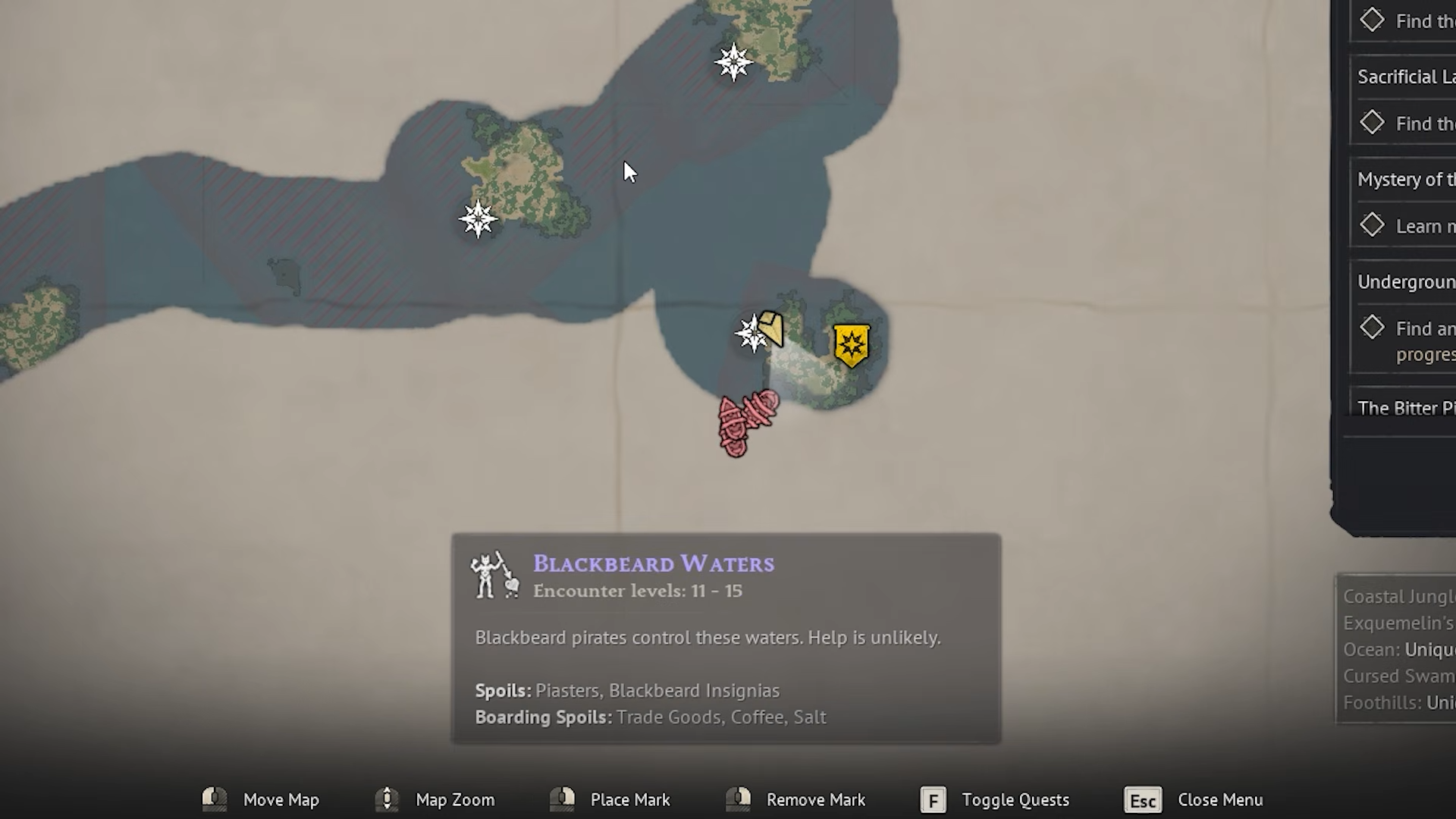Select the Mystery quest in the quest list
1456x819 pixels.
click(1405, 180)
